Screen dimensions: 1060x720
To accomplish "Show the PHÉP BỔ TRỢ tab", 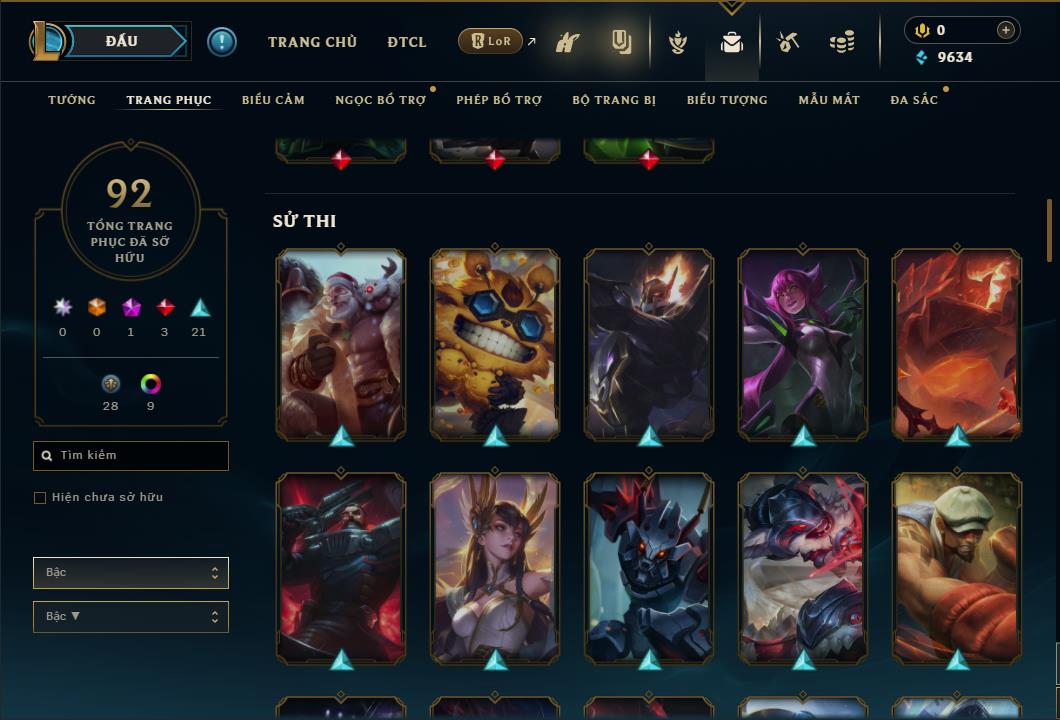I will click(499, 100).
